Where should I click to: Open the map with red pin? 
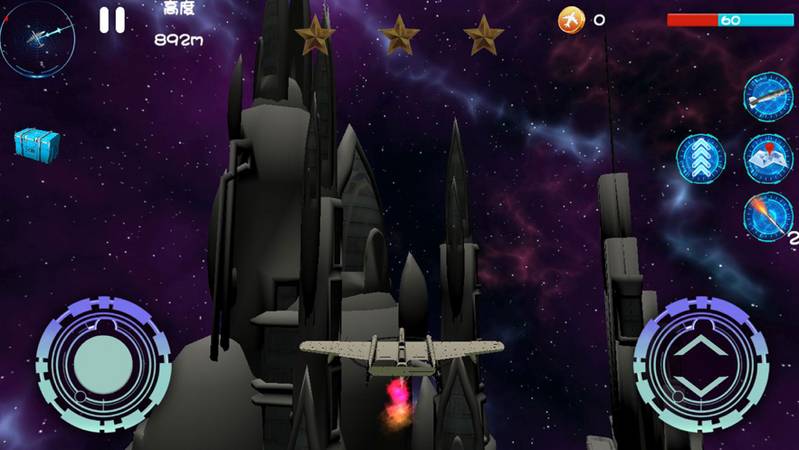coord(768,157)
